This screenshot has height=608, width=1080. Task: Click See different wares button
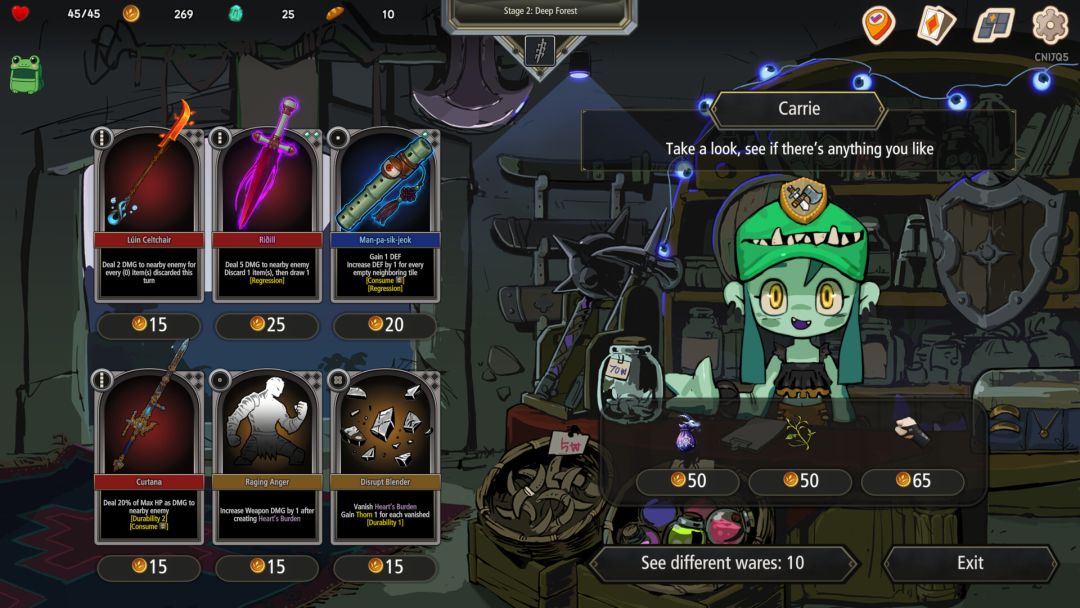(x=722, y=563)
